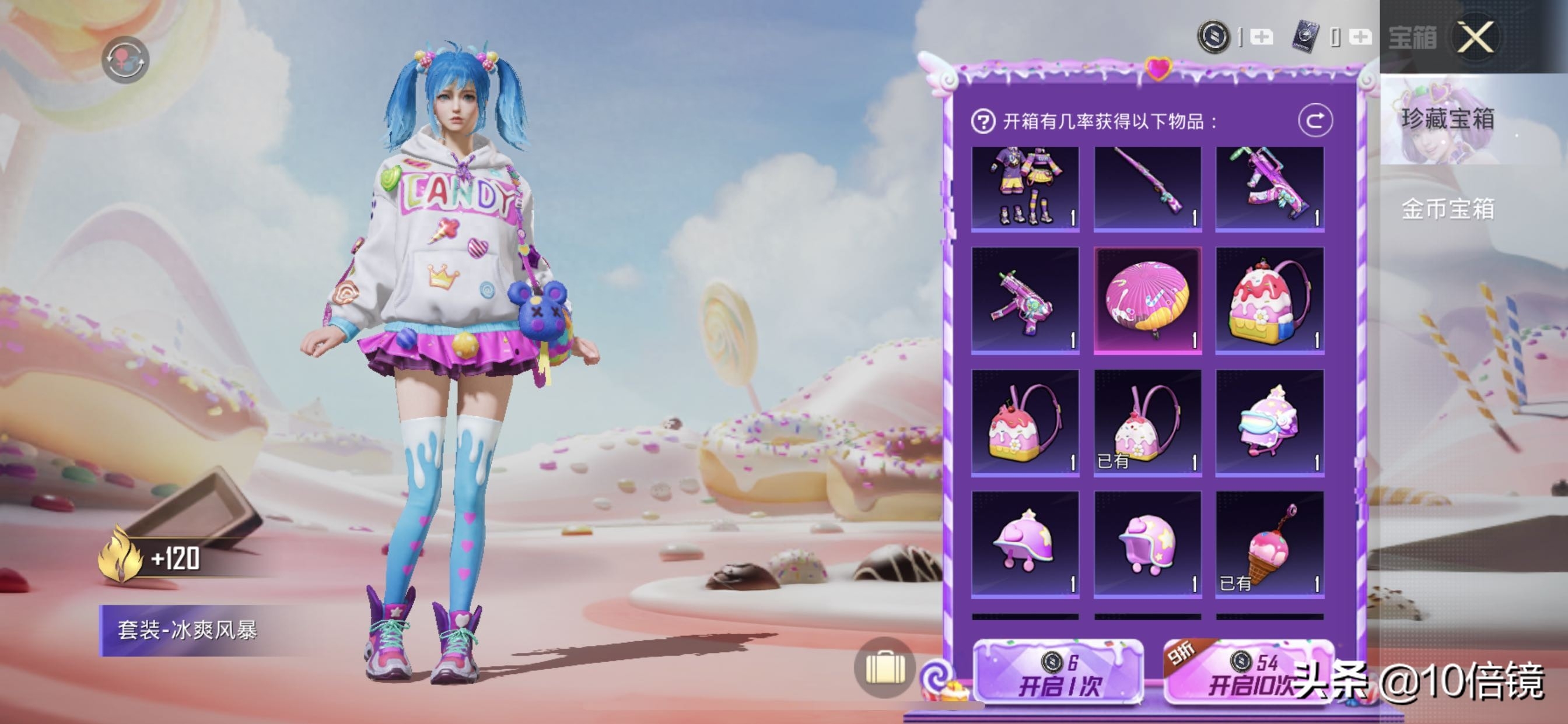Open the suitcase inventory button

[x=885, y=668]
